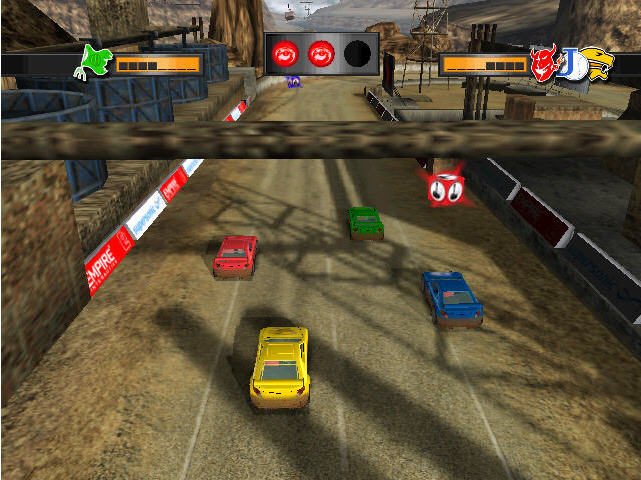Select the yellow helmet head icon
Screen dimensions: 641x480
click(x=596, y=62)
